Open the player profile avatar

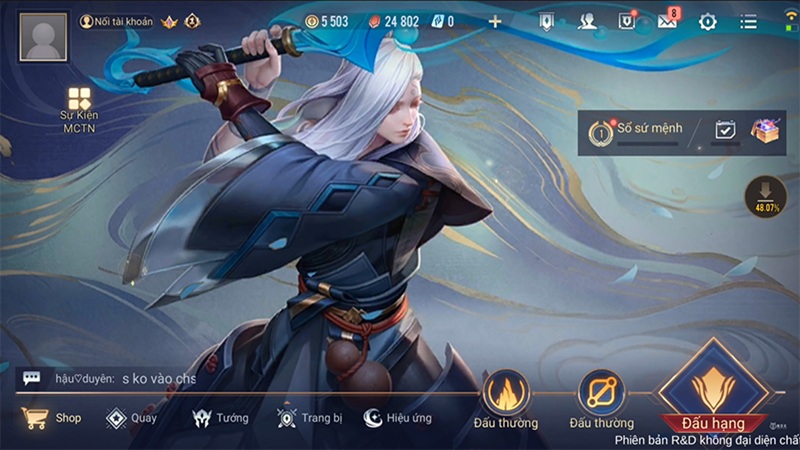click(43, 38)
